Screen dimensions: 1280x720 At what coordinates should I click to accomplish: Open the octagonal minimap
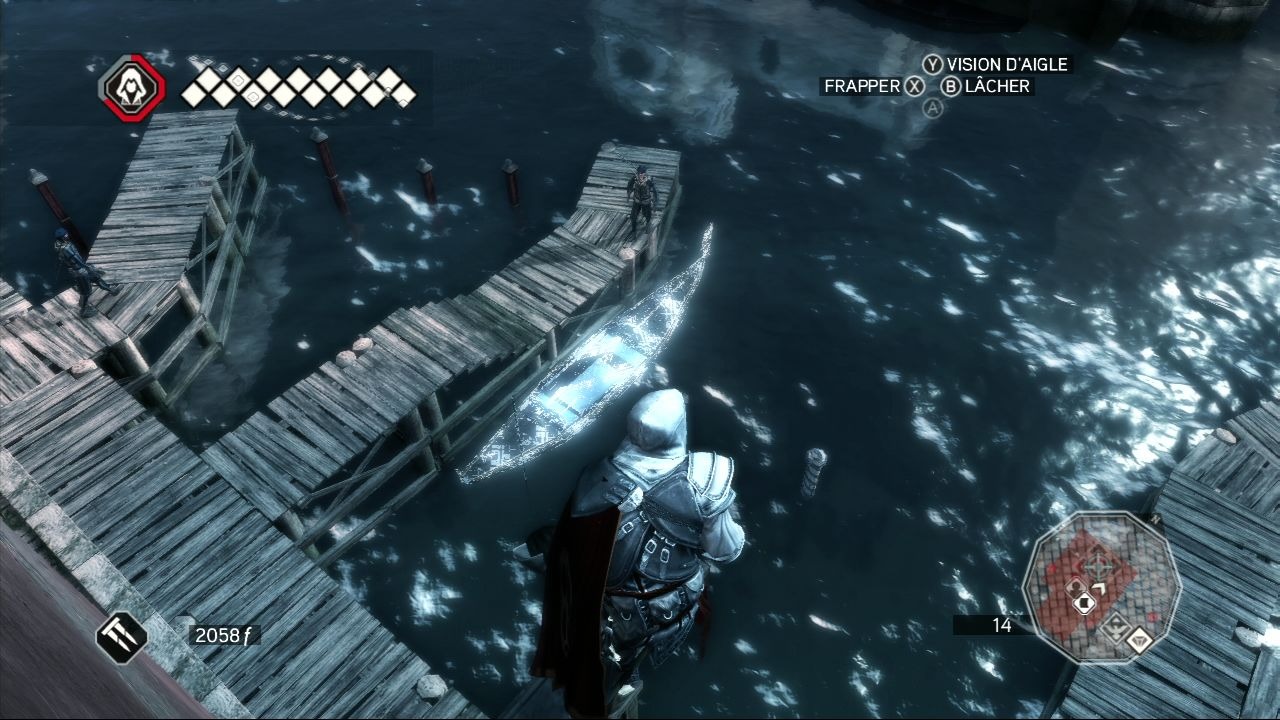point(1094,584)
